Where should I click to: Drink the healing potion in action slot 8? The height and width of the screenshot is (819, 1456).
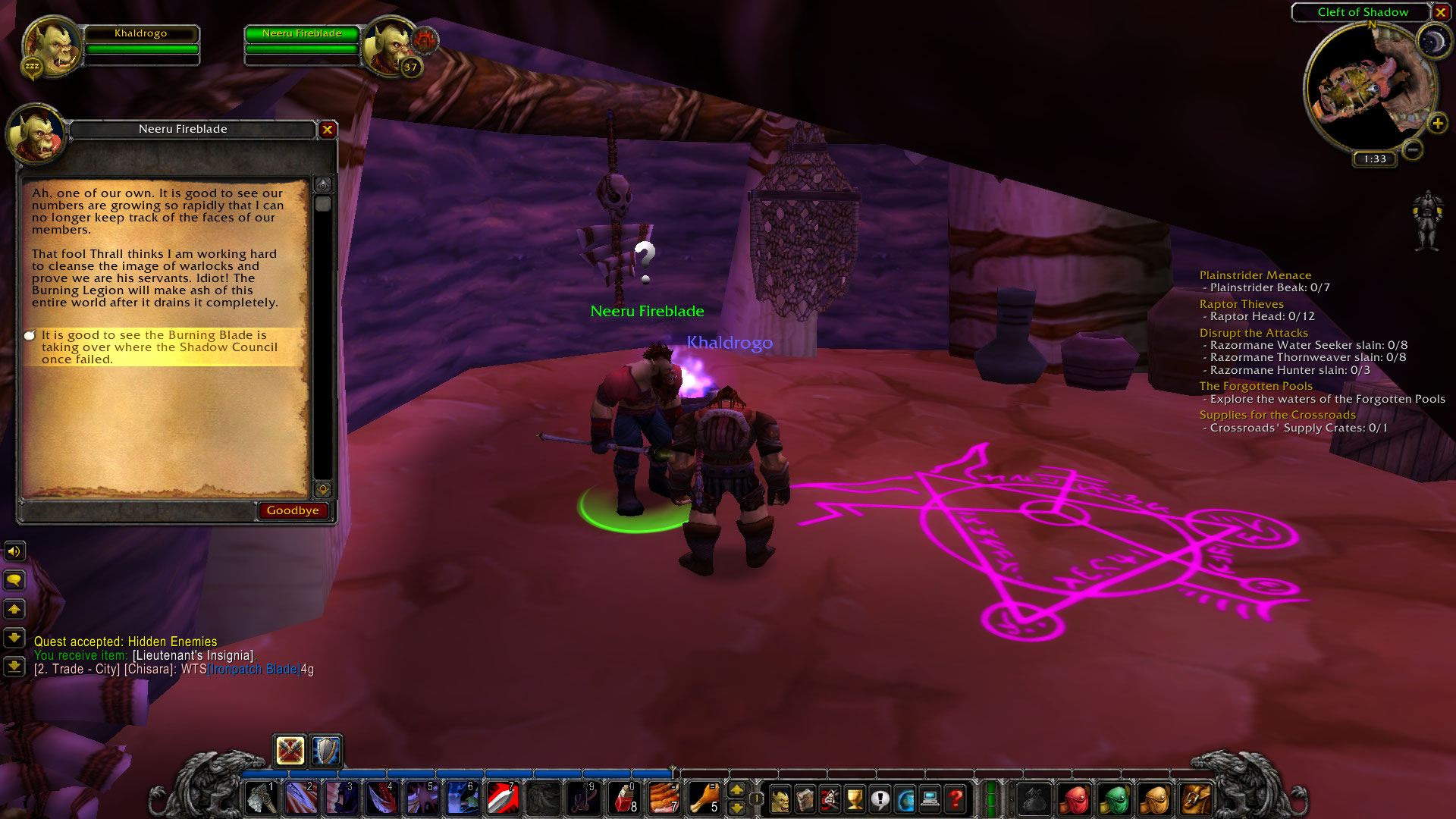tap(623, 798)
